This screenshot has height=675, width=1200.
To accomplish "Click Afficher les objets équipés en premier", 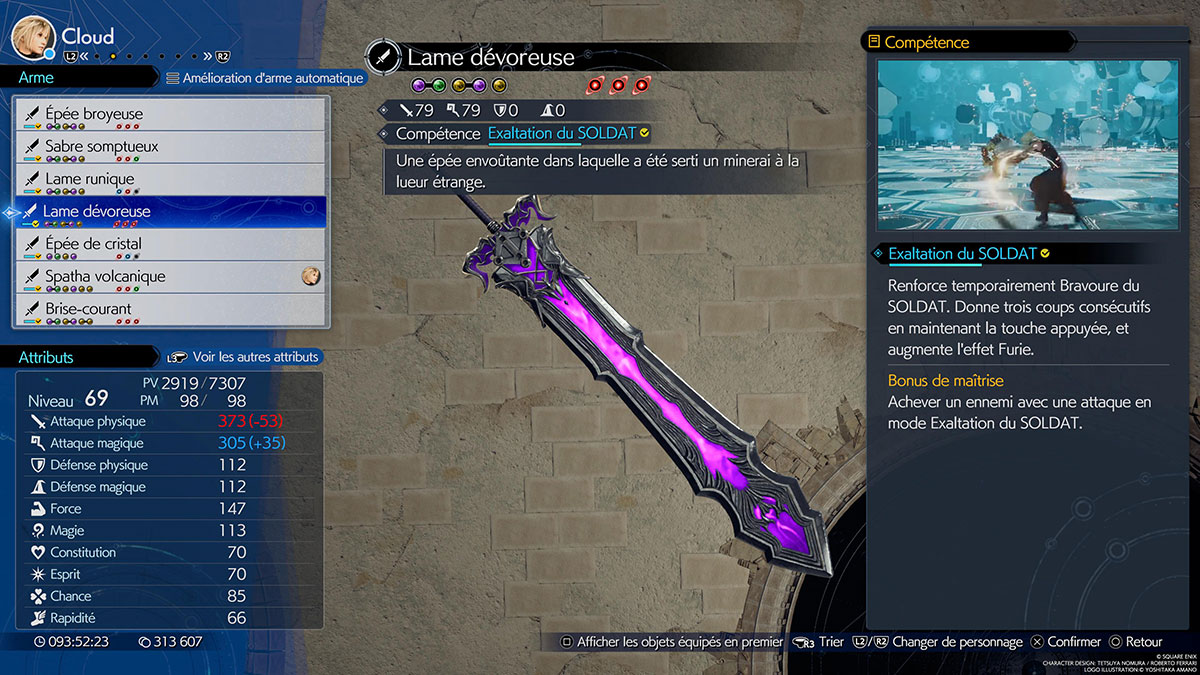I will 671,642.
